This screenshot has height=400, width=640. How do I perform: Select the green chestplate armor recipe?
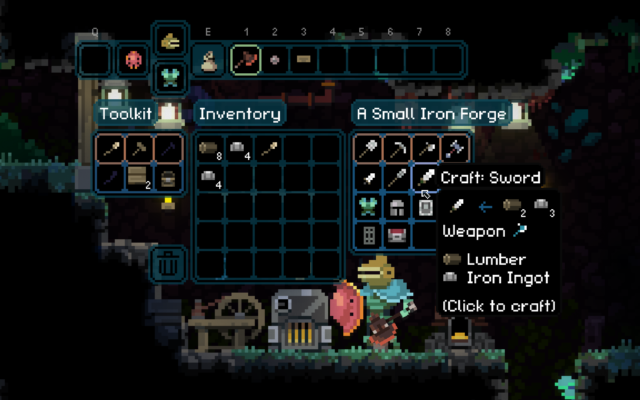[368, 207]
